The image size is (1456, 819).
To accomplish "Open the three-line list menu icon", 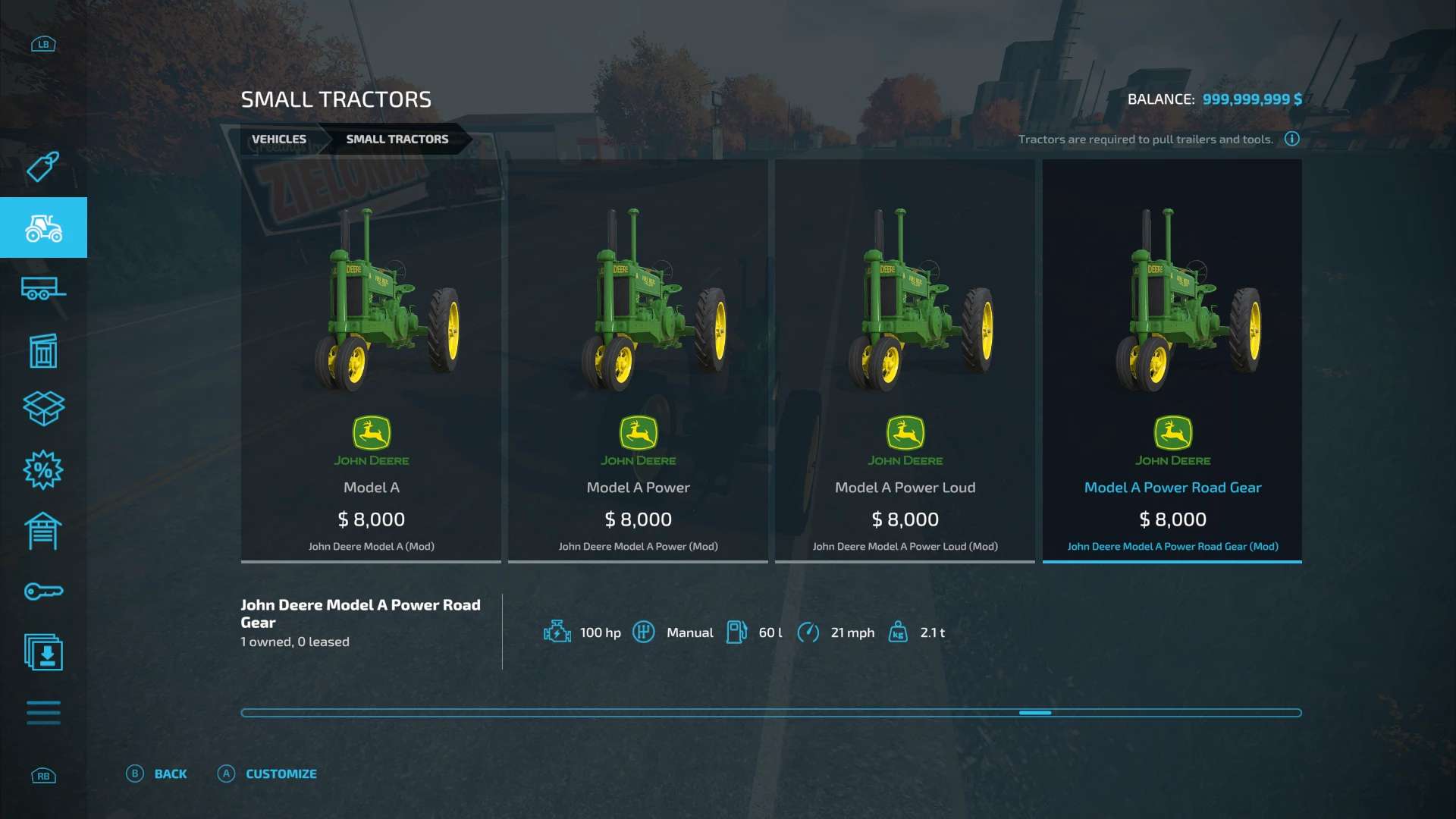I will tap(43, 713).
